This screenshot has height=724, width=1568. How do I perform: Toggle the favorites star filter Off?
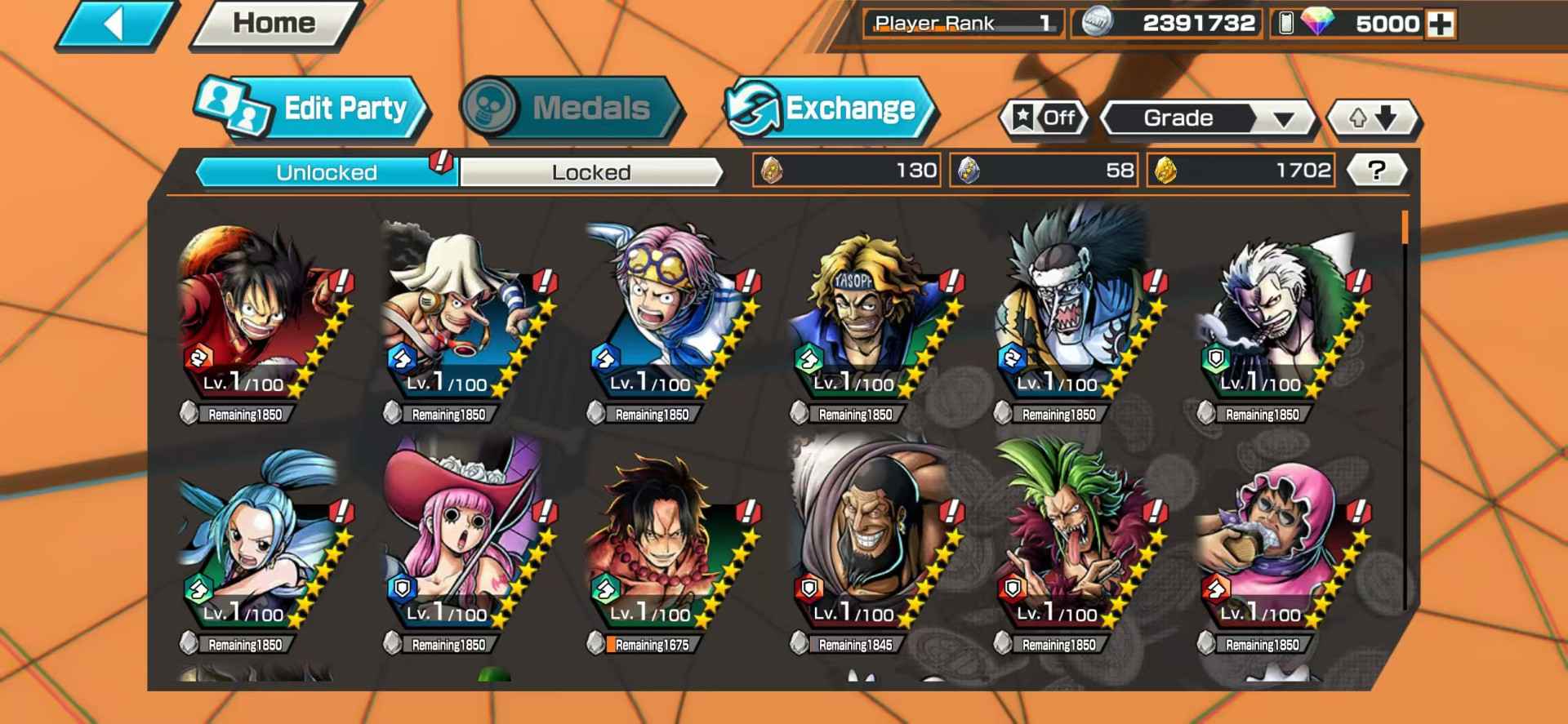tap(1045, 118)
